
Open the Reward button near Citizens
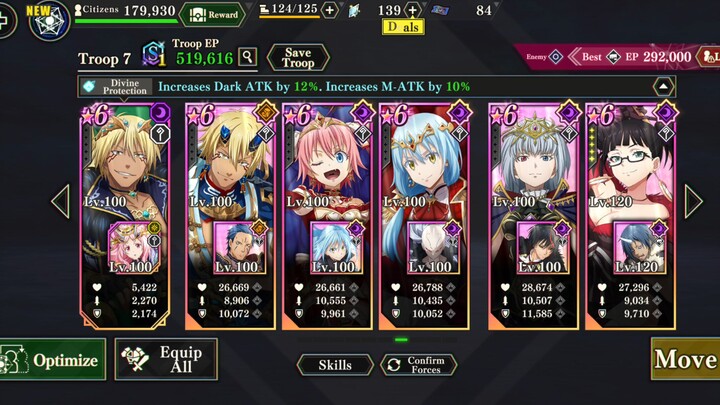[212, 13]
